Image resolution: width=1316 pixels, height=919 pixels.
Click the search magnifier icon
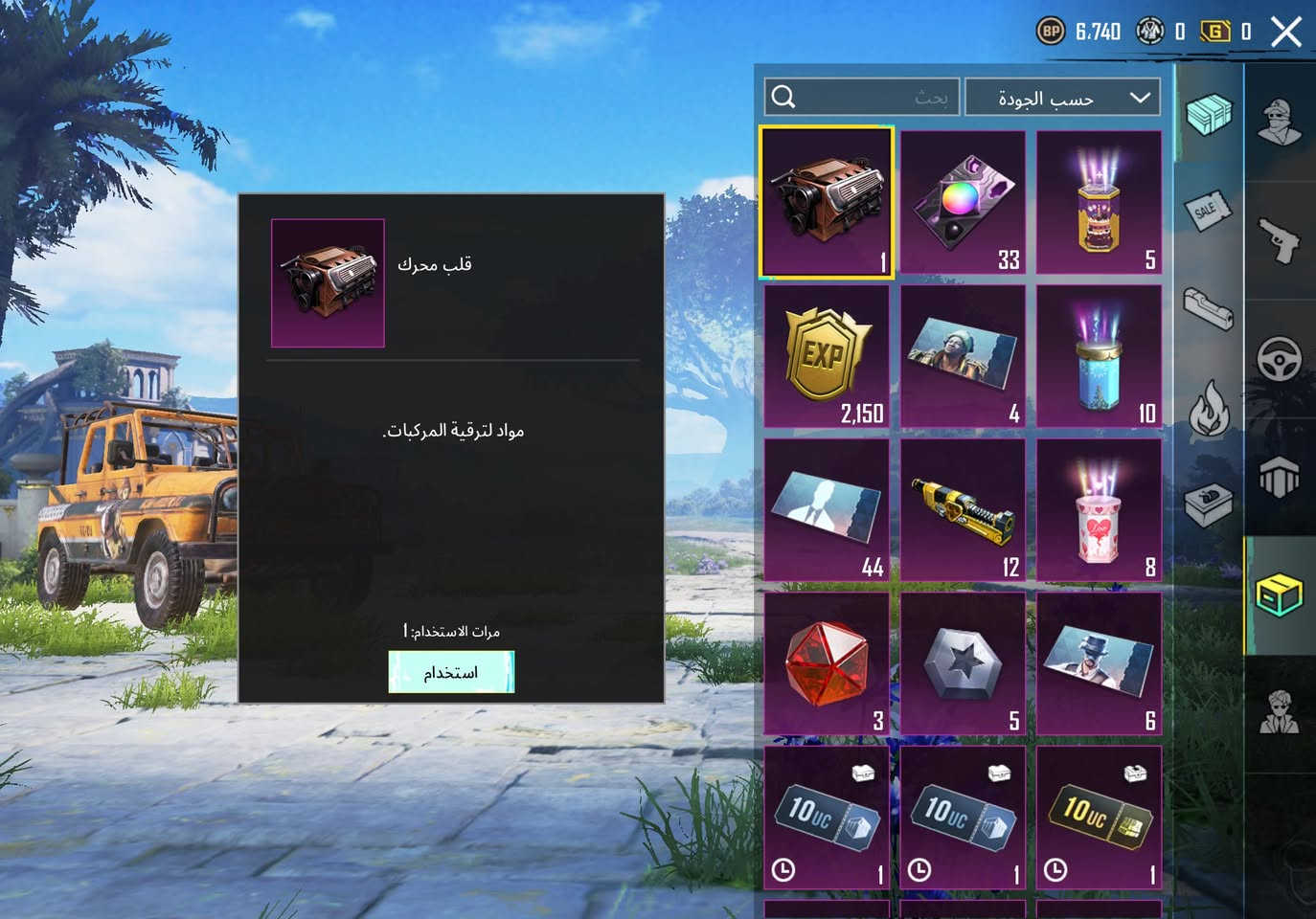tap(783, 97)
